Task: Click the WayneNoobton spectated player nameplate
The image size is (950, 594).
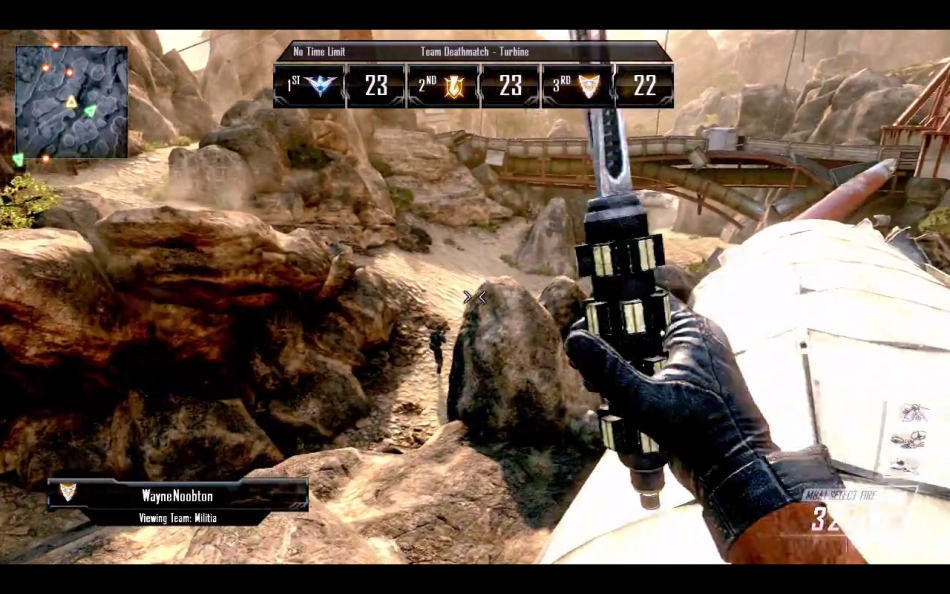Action: click(178, 494)
